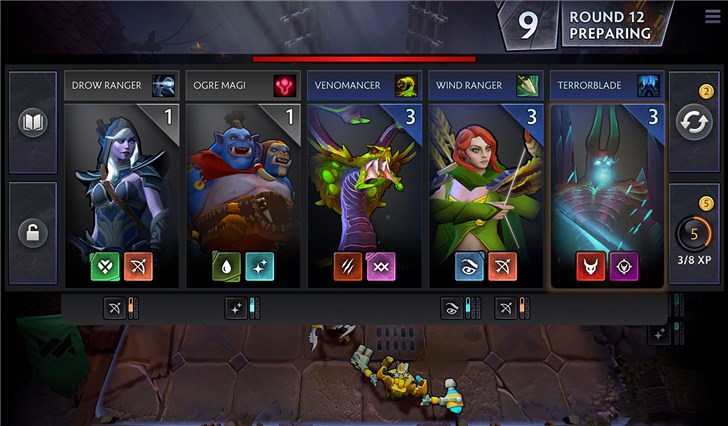Pick the Terrorblade card
The width and height of the screenshot is (728, 426).
click(607, 180)
